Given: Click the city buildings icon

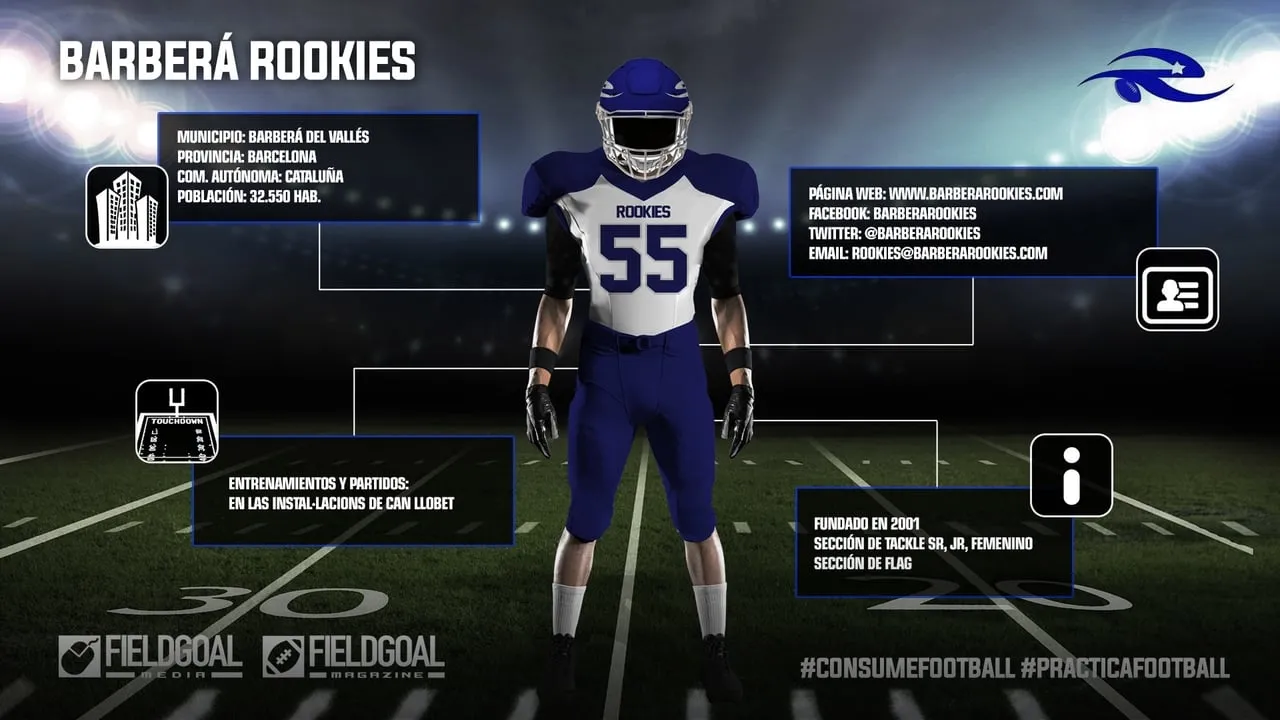Looking at the screenshot, I should [x=127, y=206].
